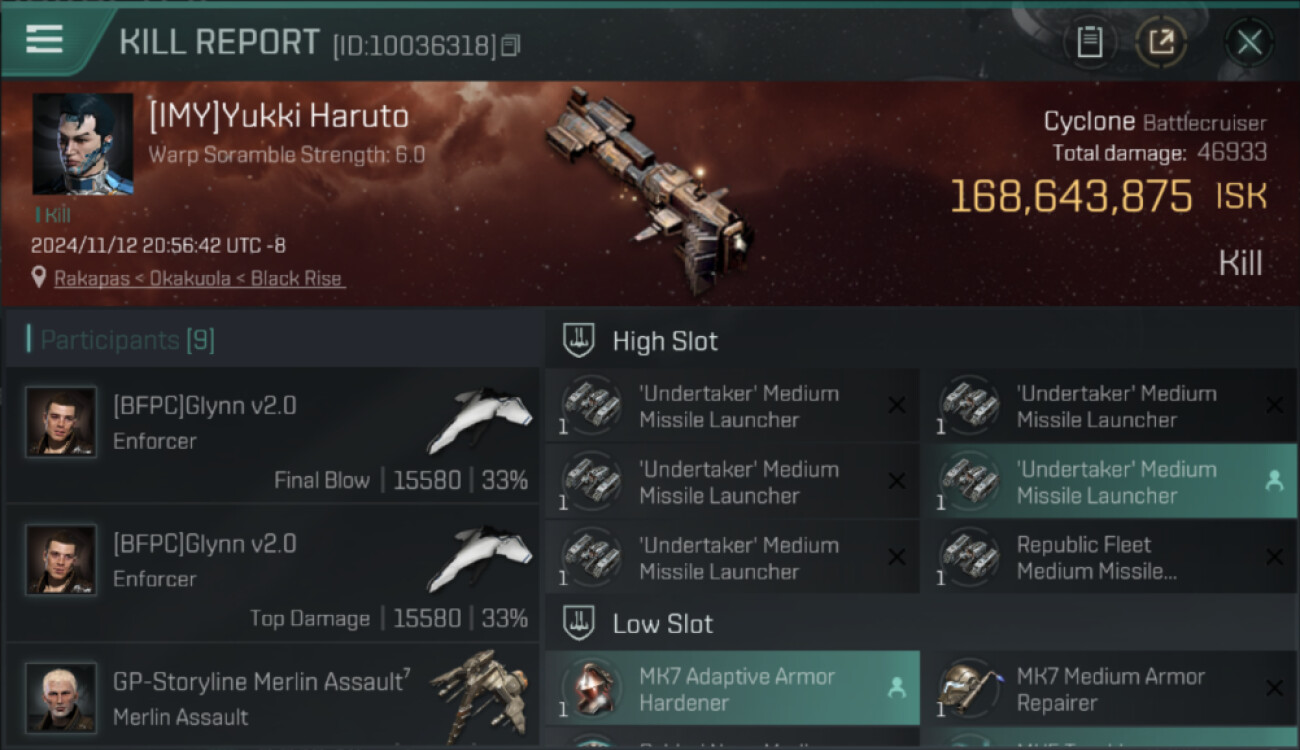Select the highlighted 'Undertaker' Medium Missile Launcher

[x=1108, y=482]
